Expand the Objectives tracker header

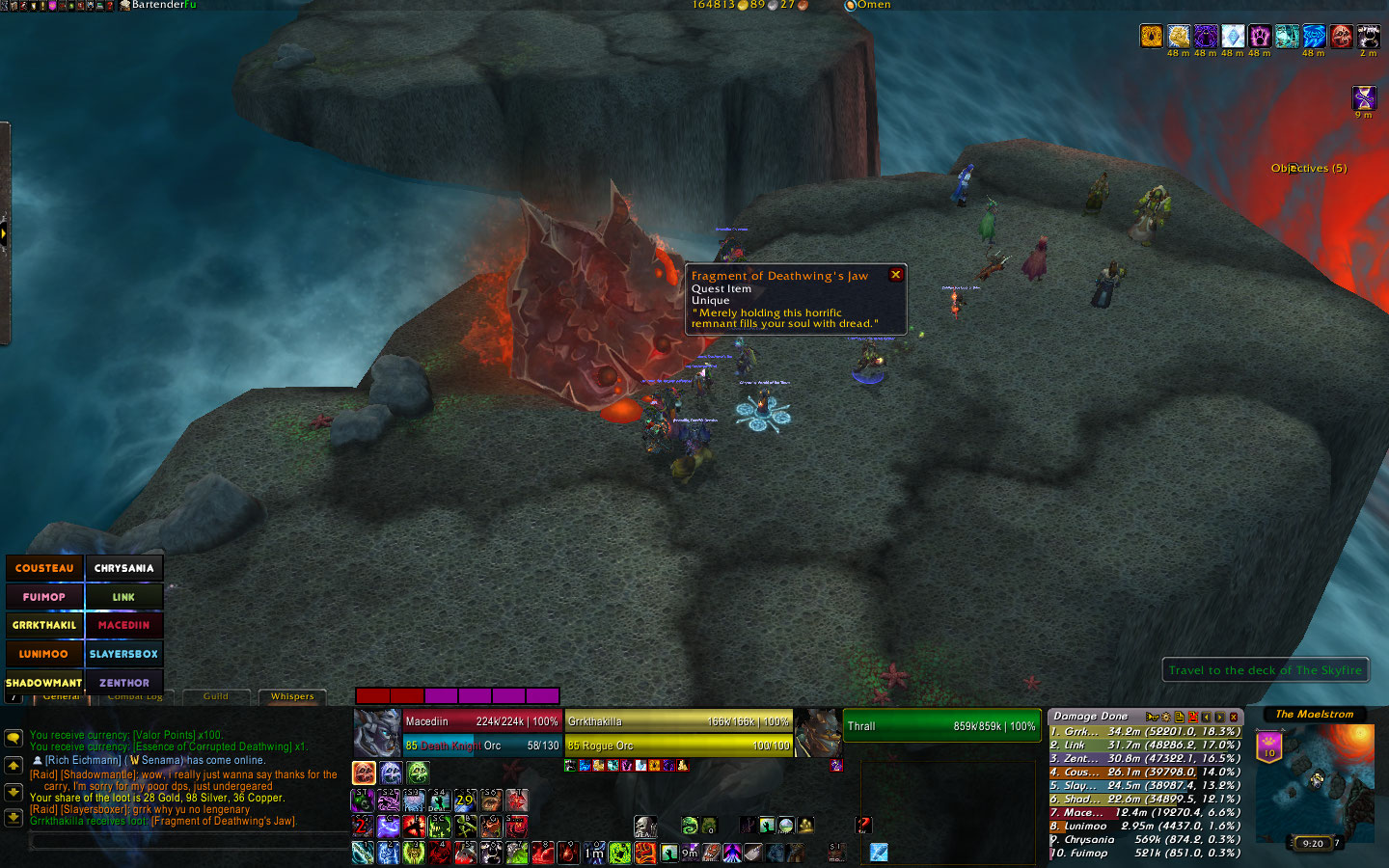1308,168
